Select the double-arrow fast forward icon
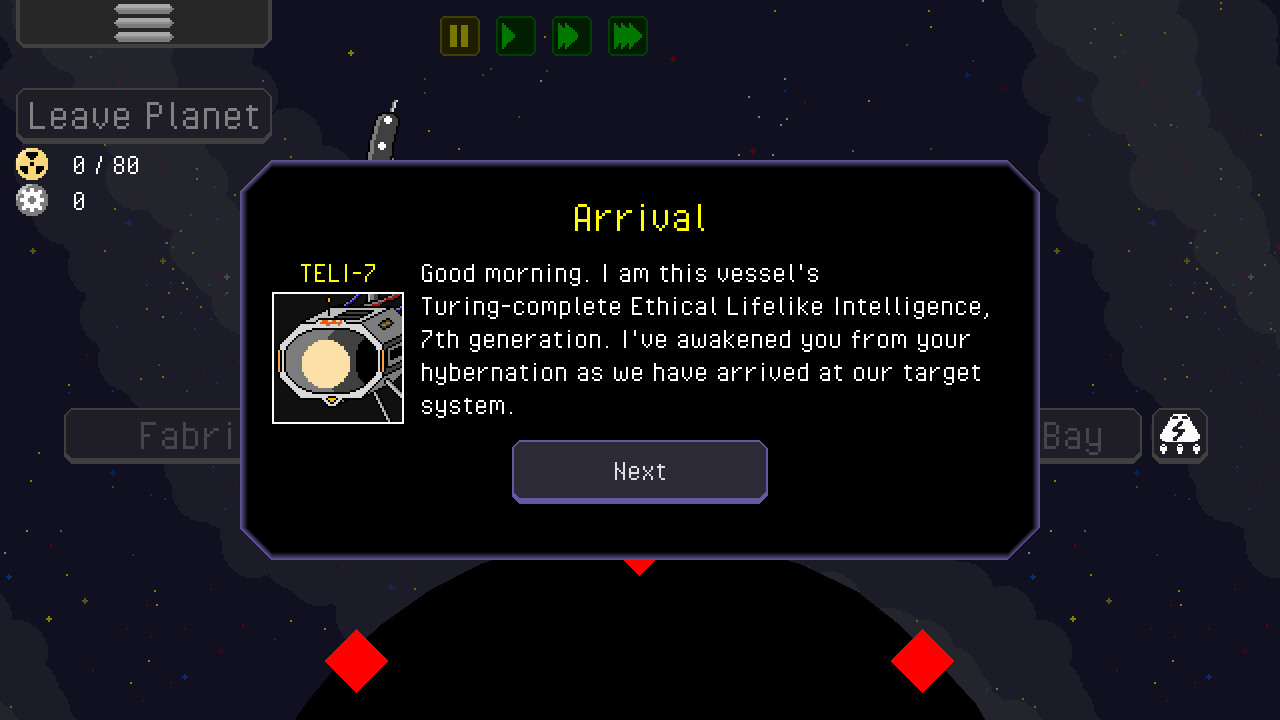1280x720 pixels. [x=571, y=36]
